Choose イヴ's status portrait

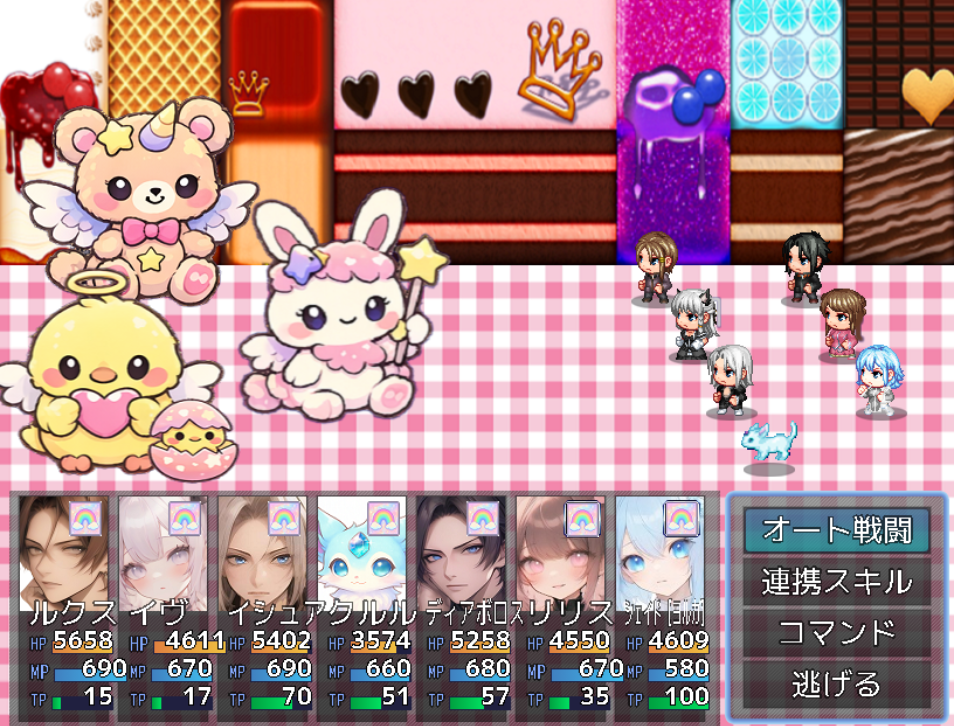[x=163, y=553]
